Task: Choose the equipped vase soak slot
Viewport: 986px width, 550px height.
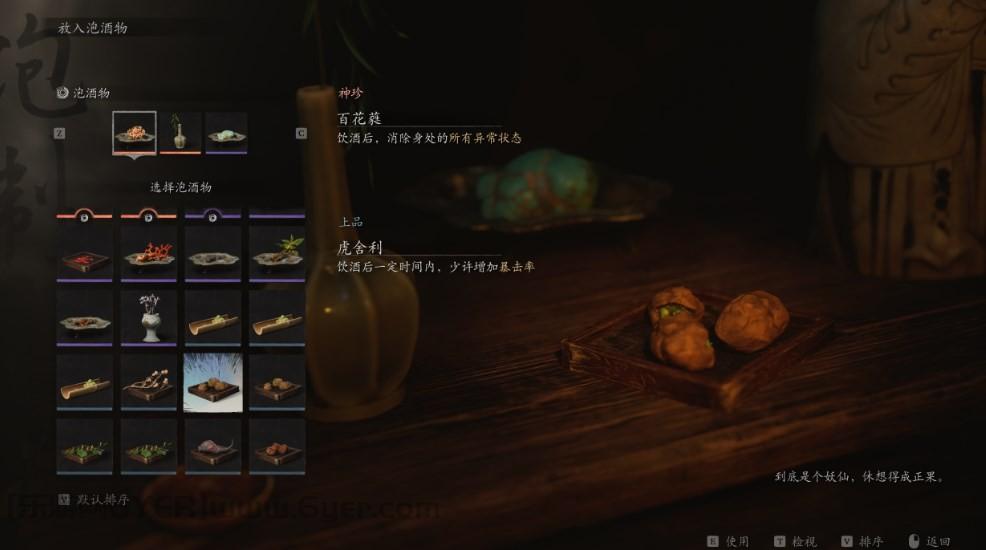Action: point(180,133)
